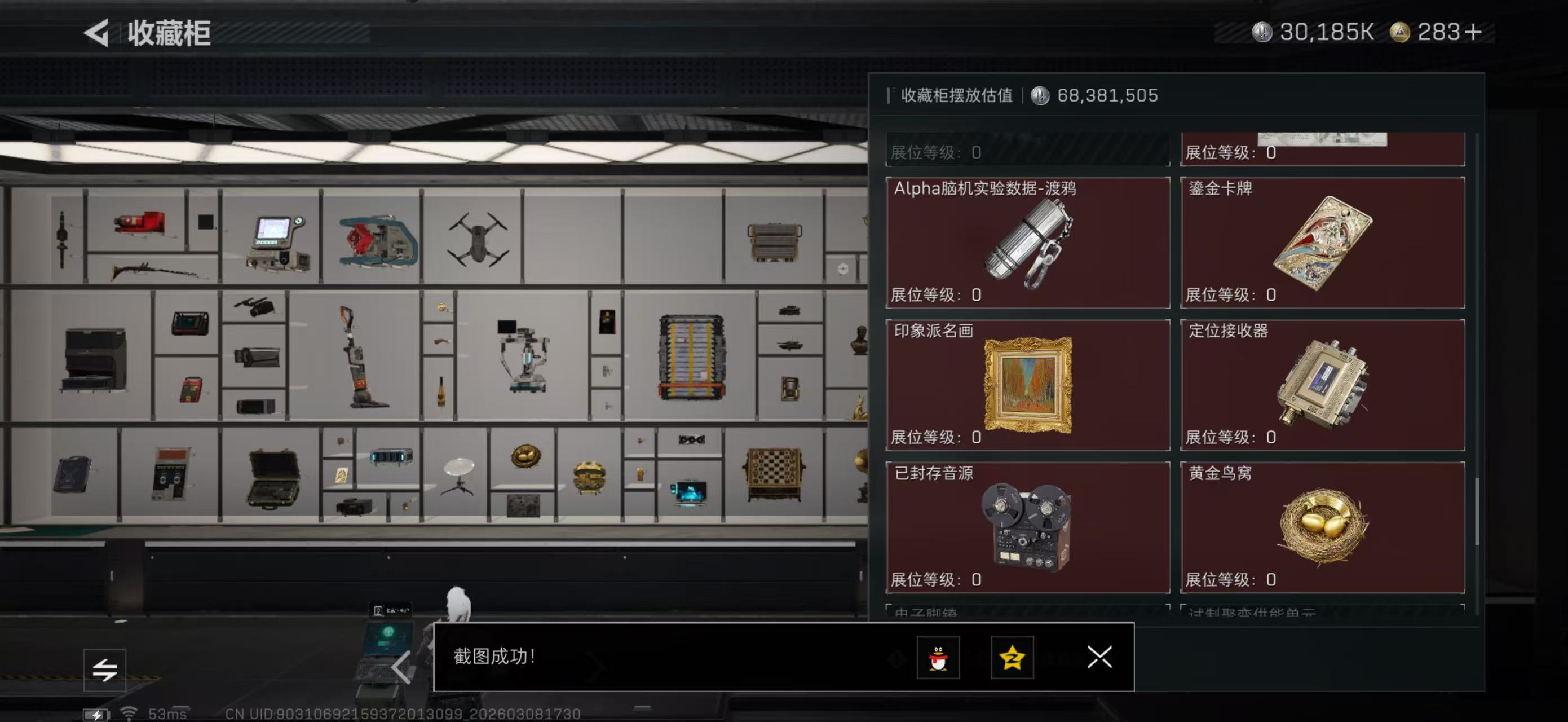Tap the silver coin currency icon

click(x=1264, y=32)
